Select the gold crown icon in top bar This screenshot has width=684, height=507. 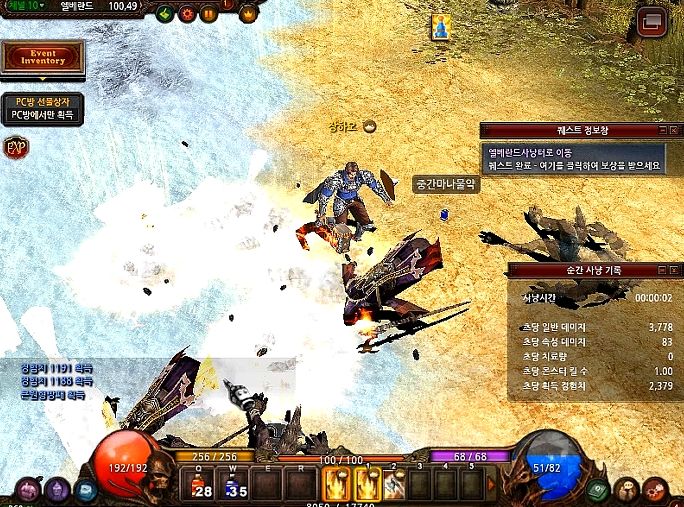(x=248, y=14)
